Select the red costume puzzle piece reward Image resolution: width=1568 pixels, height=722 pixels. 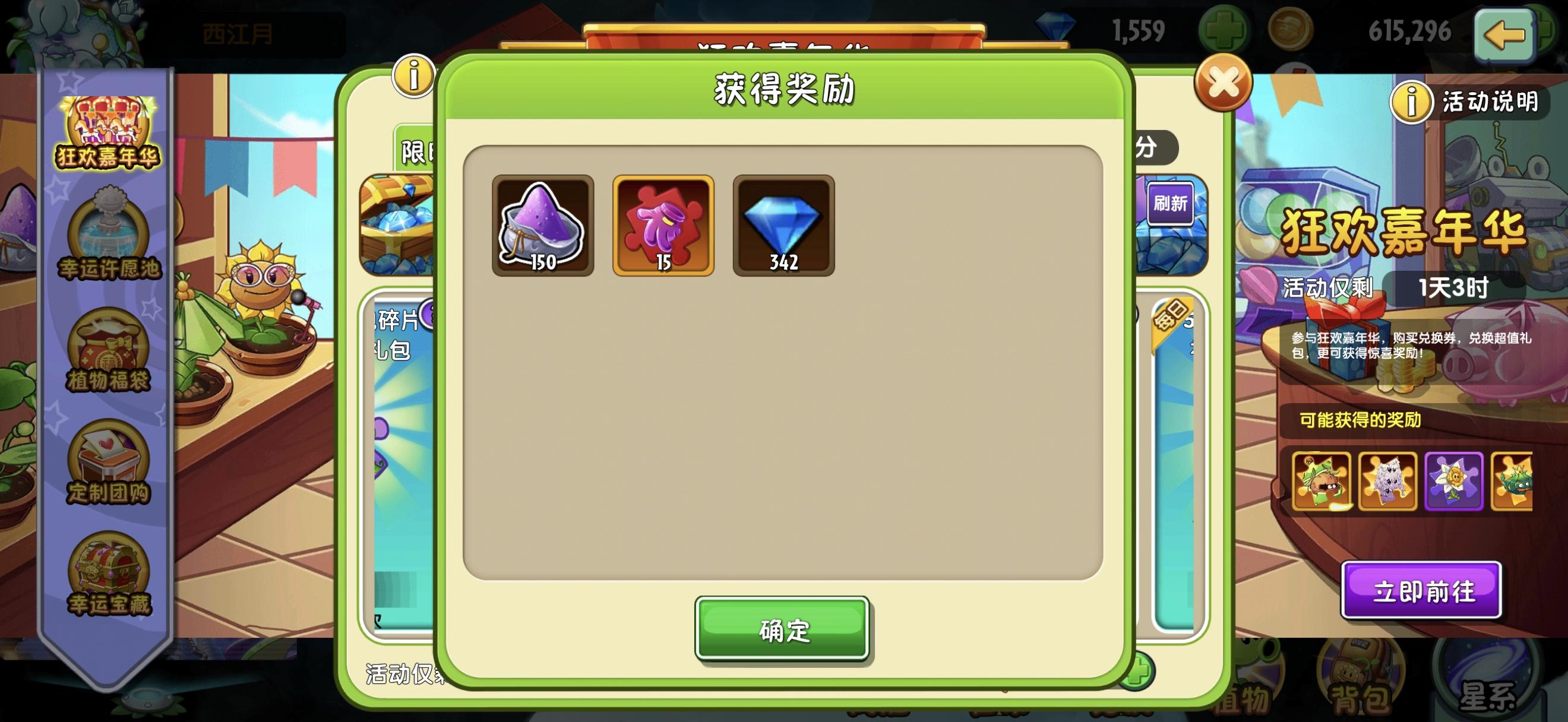pyautogui.click(x=662, y=225)
